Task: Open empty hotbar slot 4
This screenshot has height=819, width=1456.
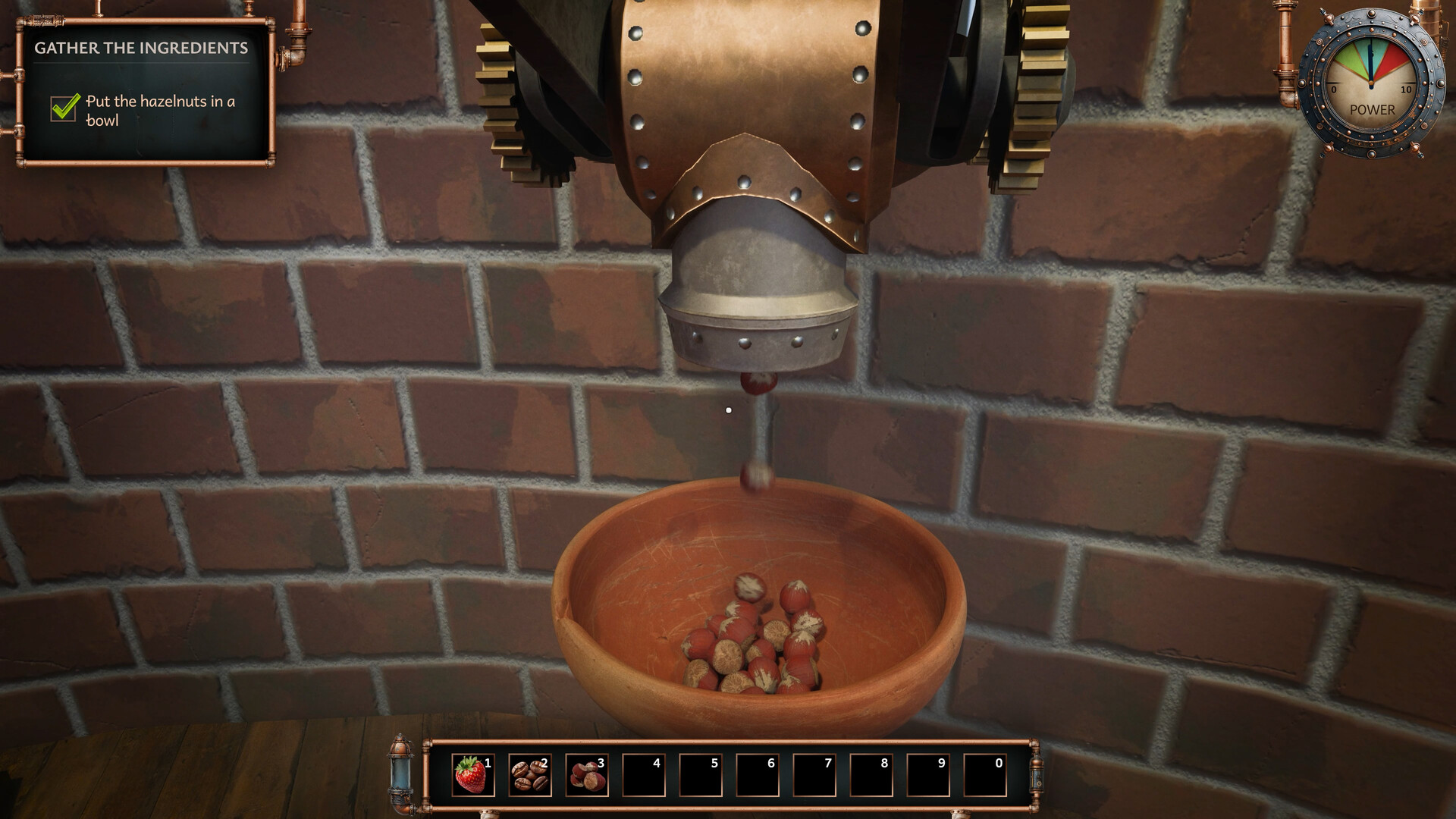Action: [x=645, y=773]
